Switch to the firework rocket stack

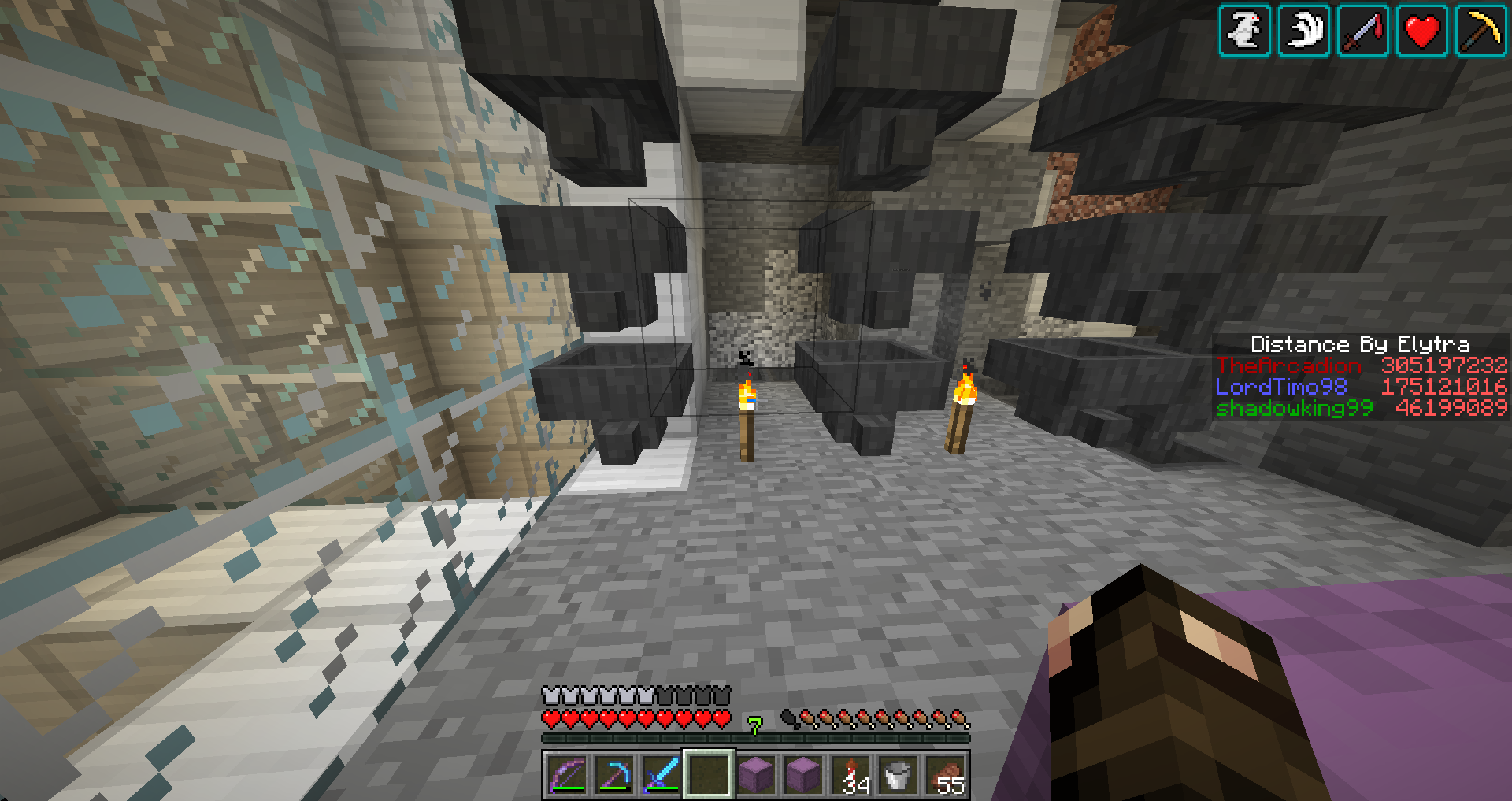851,775
